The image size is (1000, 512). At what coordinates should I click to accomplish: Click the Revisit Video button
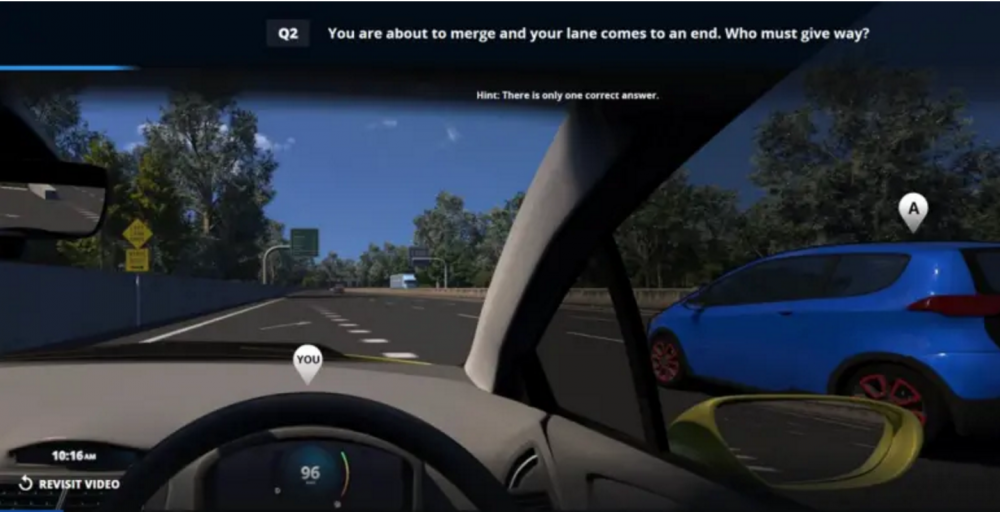[69, 484]
